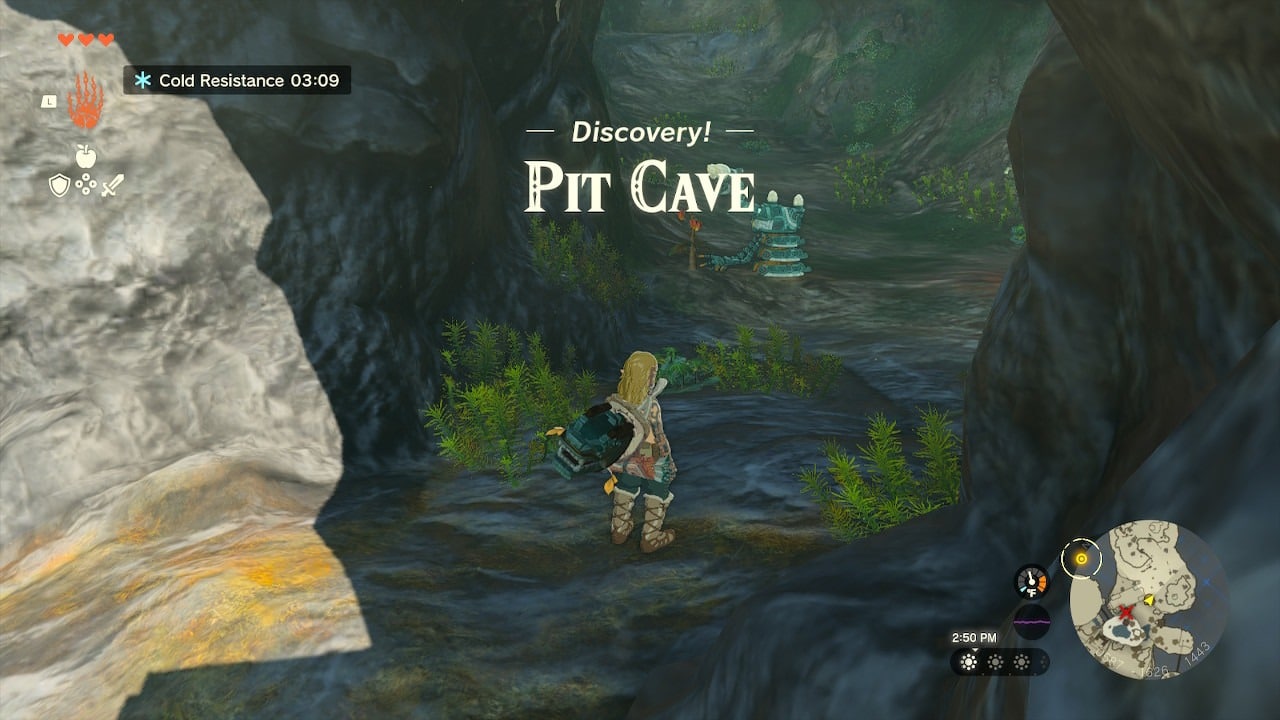The width and height of the screenshot is (1280, 720).
Task: Open the circular minimap
Action: click(1148, 599)
